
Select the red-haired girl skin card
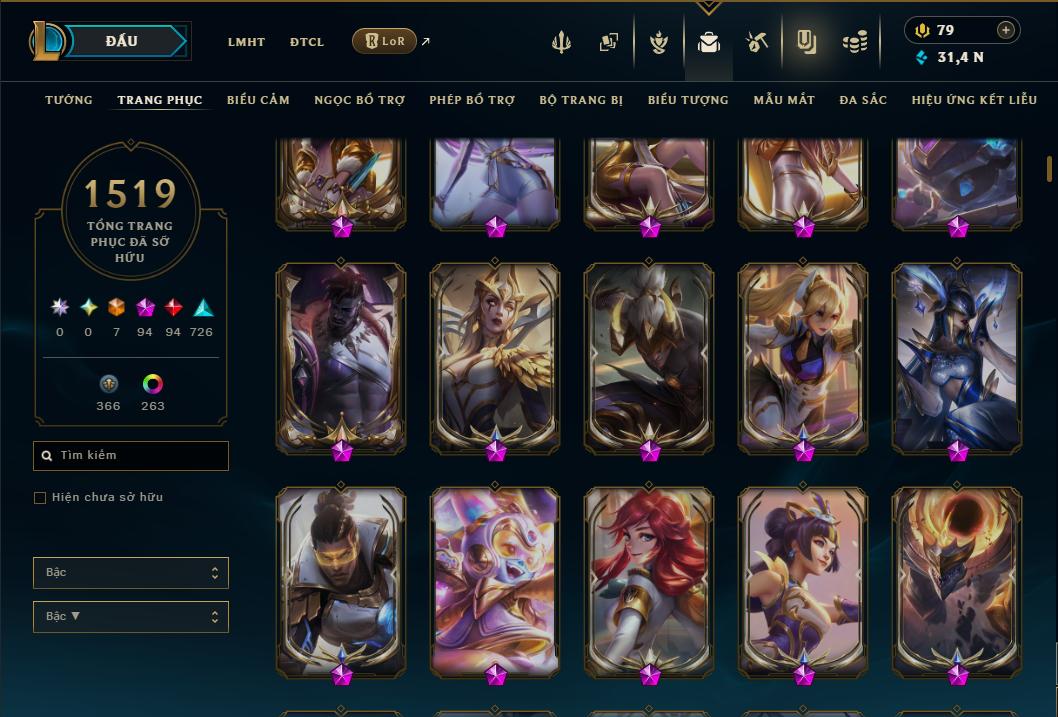click(649, 580)
